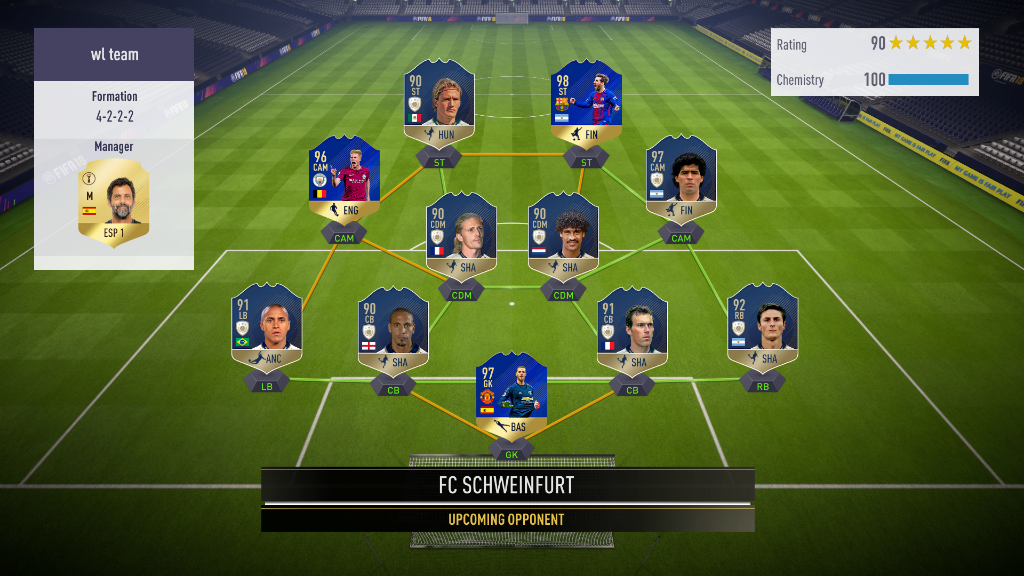Choose the 97 GK Manchester United card
1024x576 pixels.
(511, 397)
